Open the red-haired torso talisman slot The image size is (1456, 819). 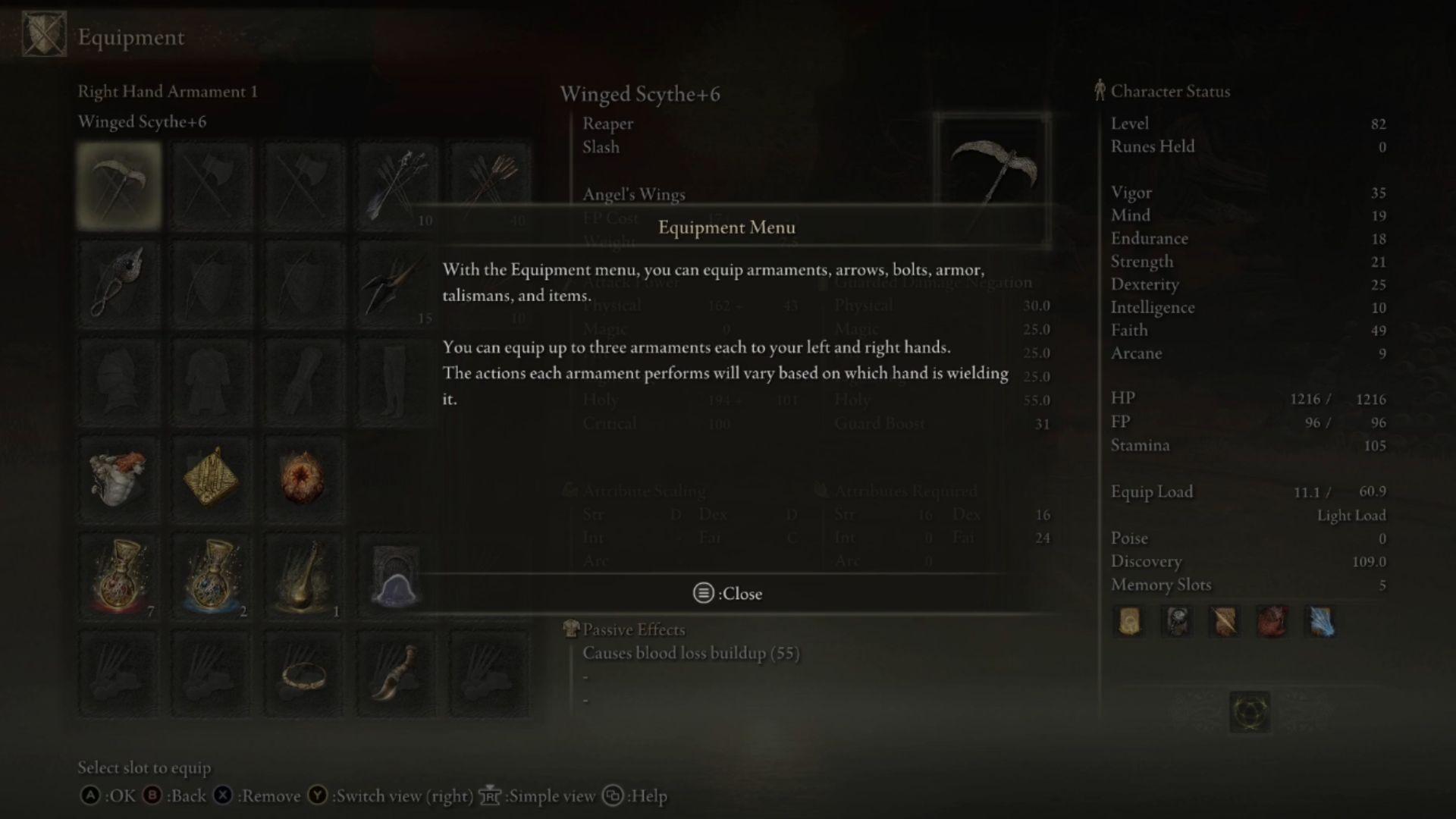pyautogui.click(x=119, y=479)
